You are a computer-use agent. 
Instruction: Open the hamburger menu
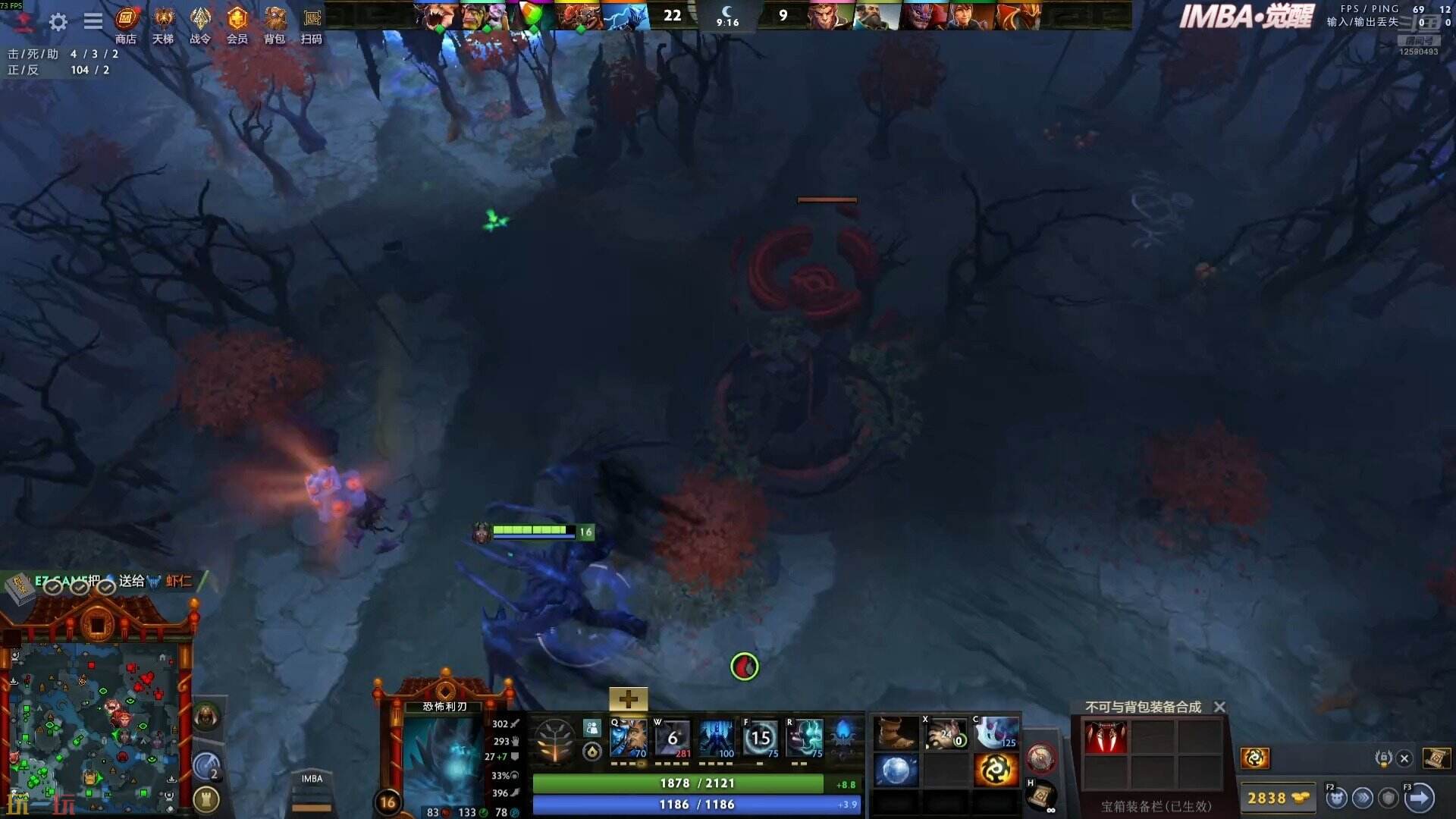pyautogui.click(x=93, y=20)
